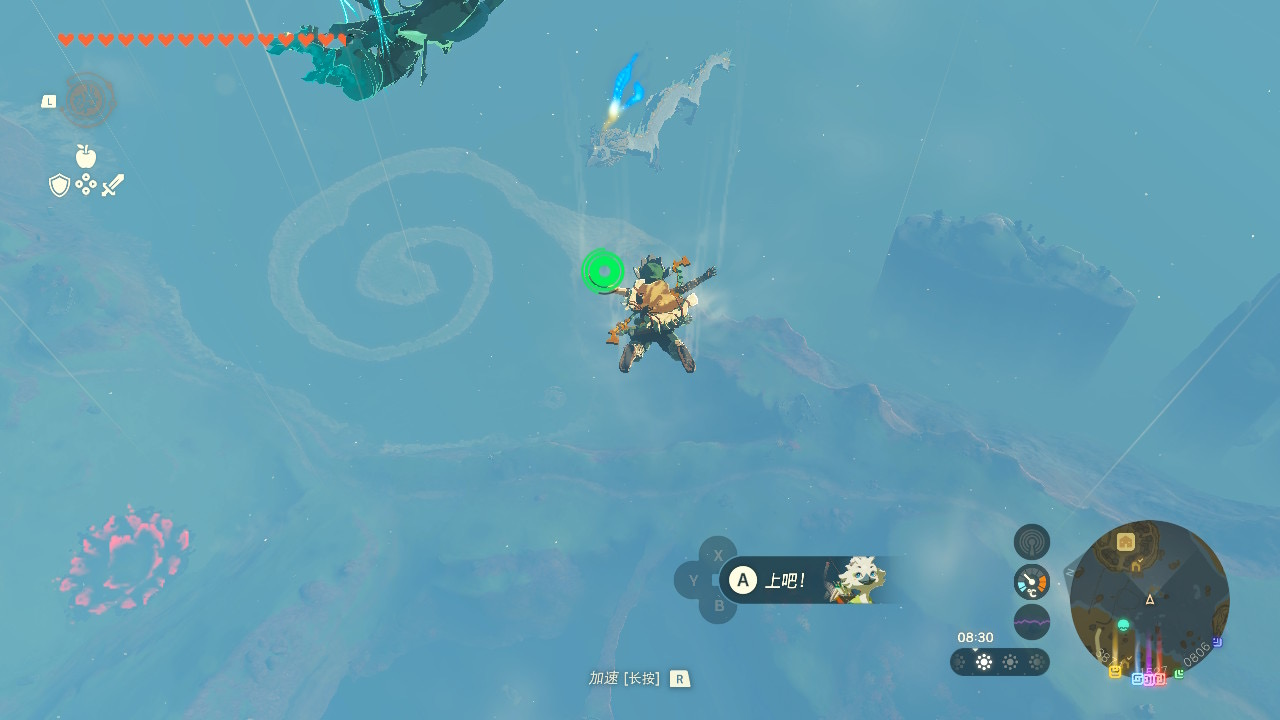Choose the shield quick-select icon

[x=60, y=185]
